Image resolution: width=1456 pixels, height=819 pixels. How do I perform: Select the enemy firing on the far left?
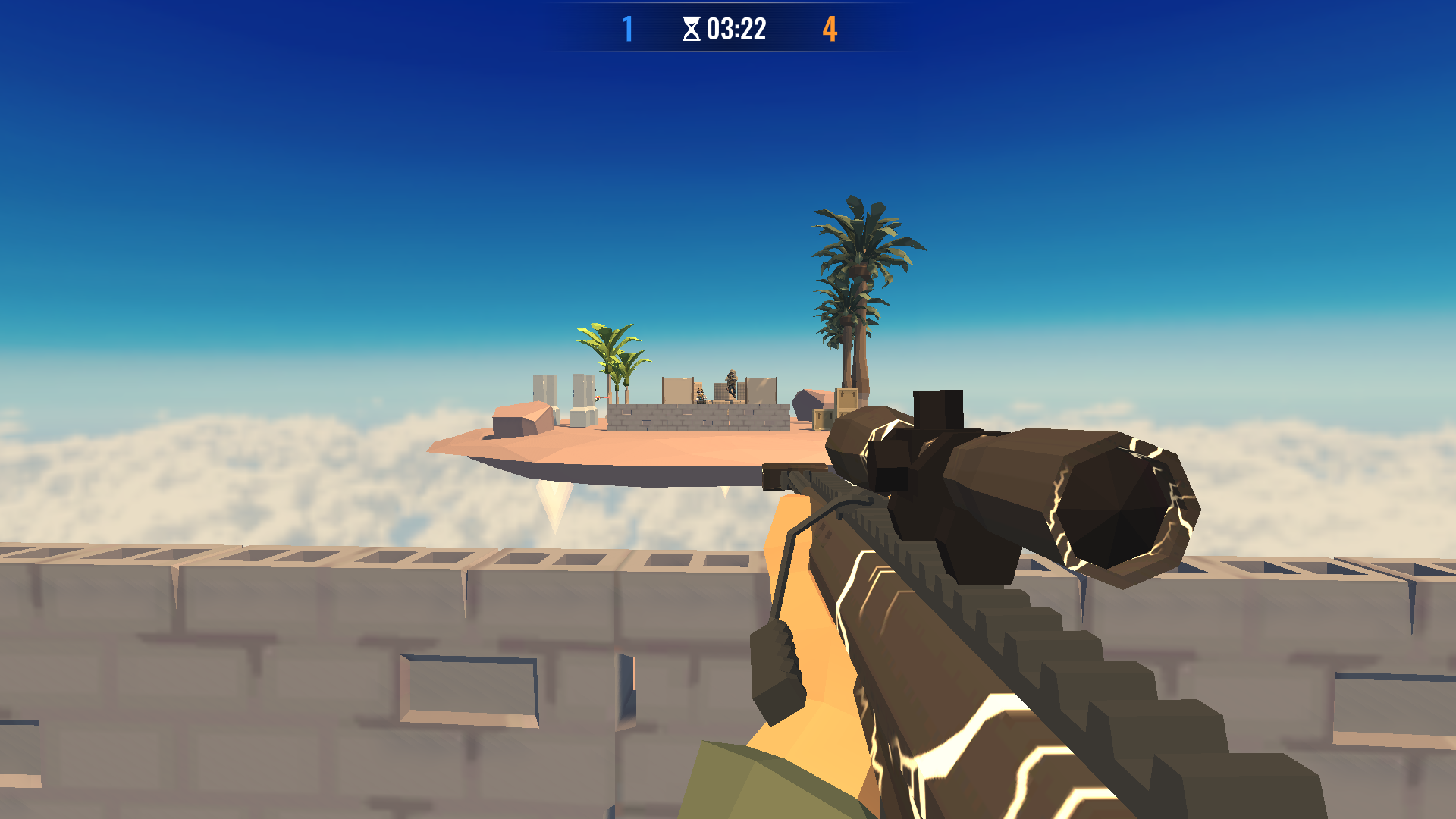pos(598,396)
